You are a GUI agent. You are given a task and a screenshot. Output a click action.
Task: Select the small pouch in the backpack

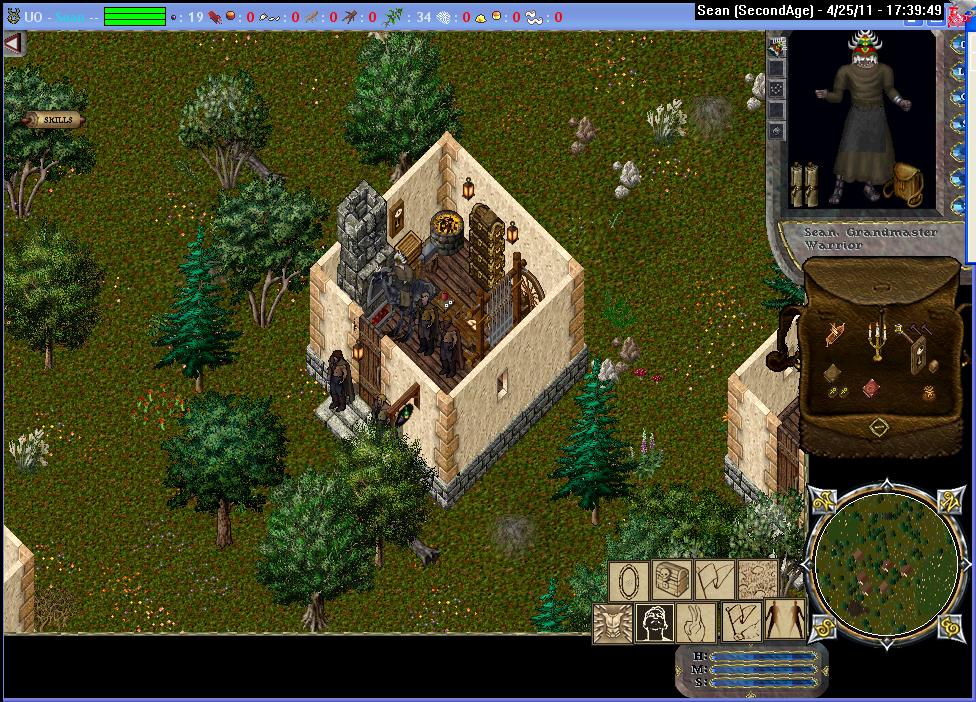(932, 366)
